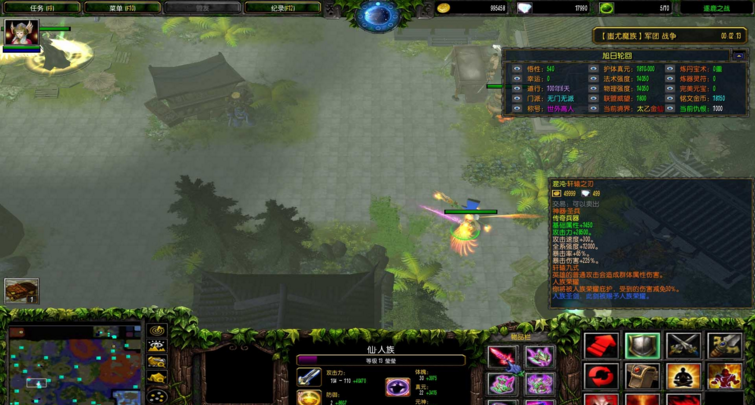
Task: Open the 纪录 log menu
Action: coord(283,8)
